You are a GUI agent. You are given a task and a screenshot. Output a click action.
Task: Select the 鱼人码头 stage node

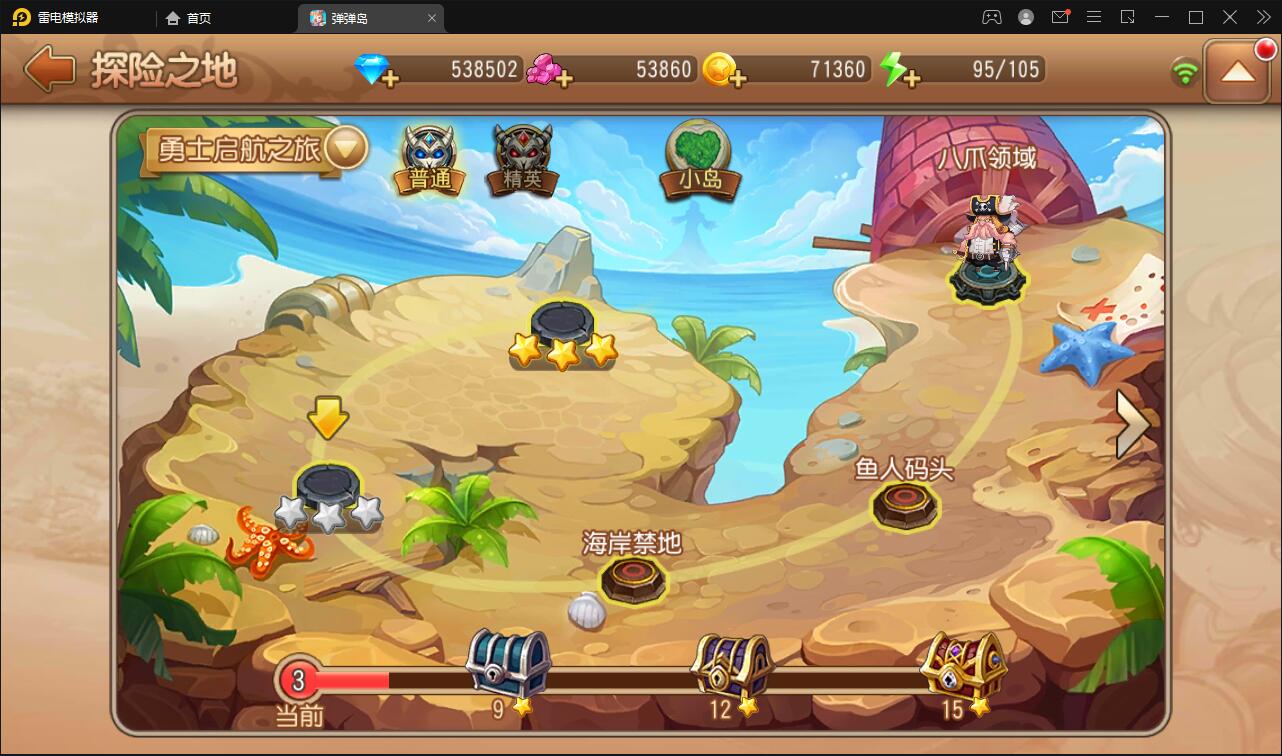[x=905, y=505]
